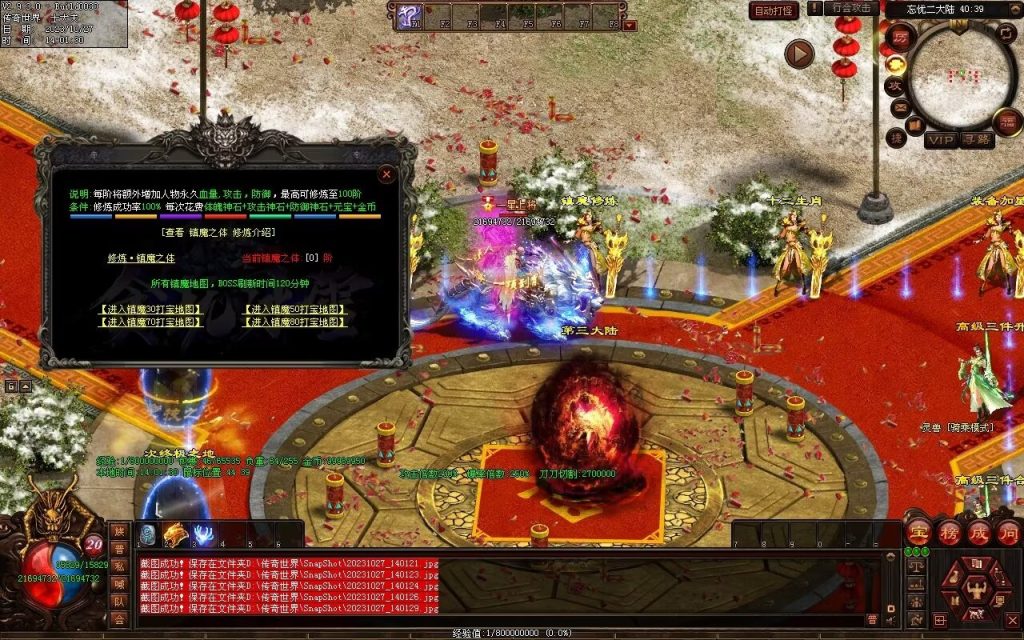Viewport: 1024px width, 640px height.
Task: Open the 榜 ranking round button
Action: tap(948, 530)
